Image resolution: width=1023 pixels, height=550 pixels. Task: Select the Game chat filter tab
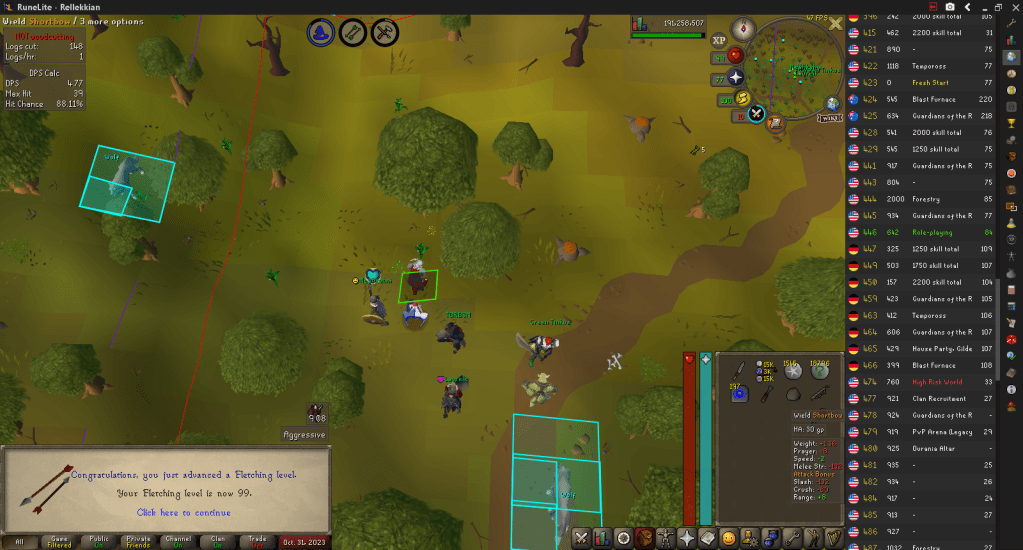click(x=59, y=541)
